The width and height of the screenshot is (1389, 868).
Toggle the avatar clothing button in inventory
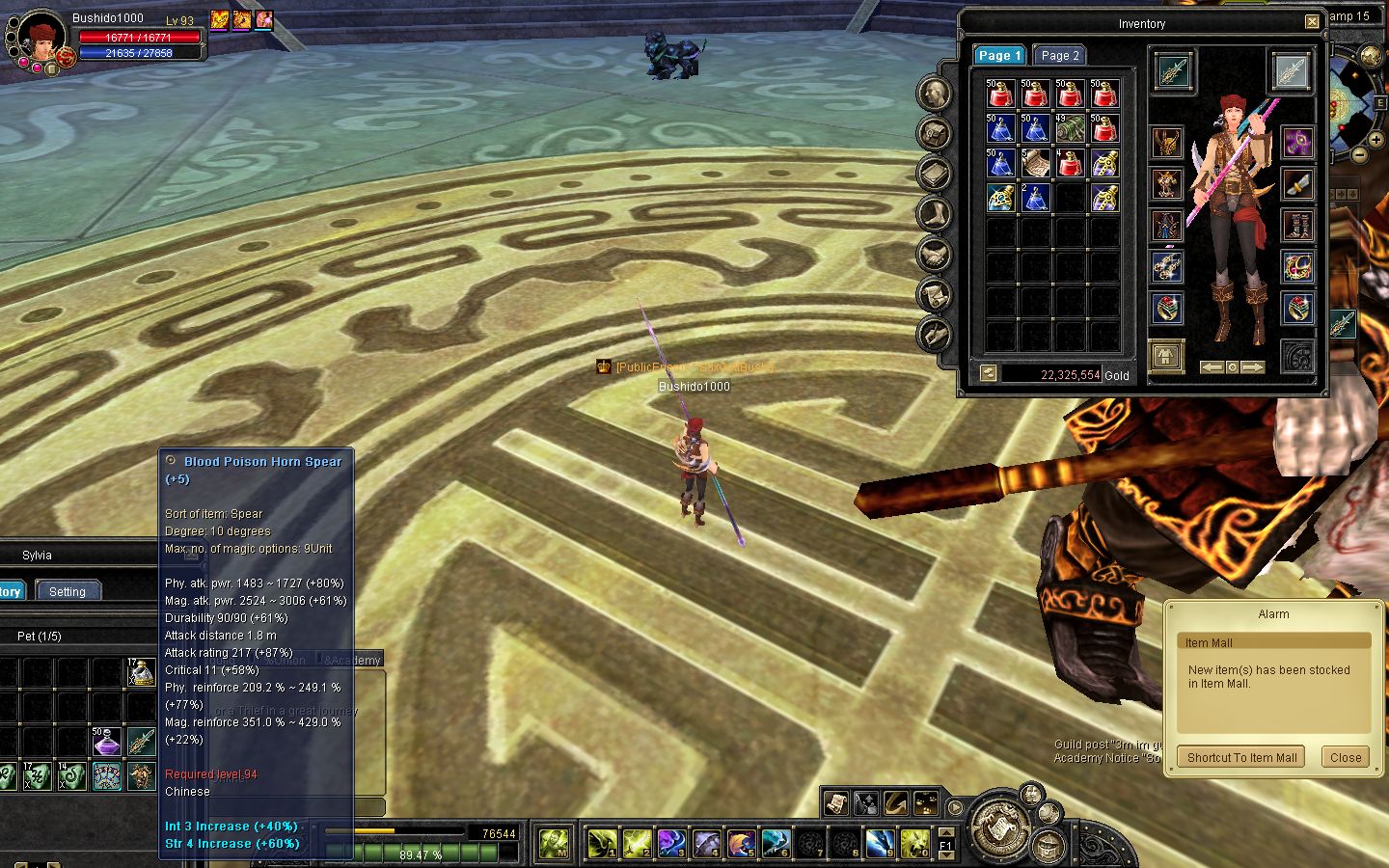pos(1166,356)
